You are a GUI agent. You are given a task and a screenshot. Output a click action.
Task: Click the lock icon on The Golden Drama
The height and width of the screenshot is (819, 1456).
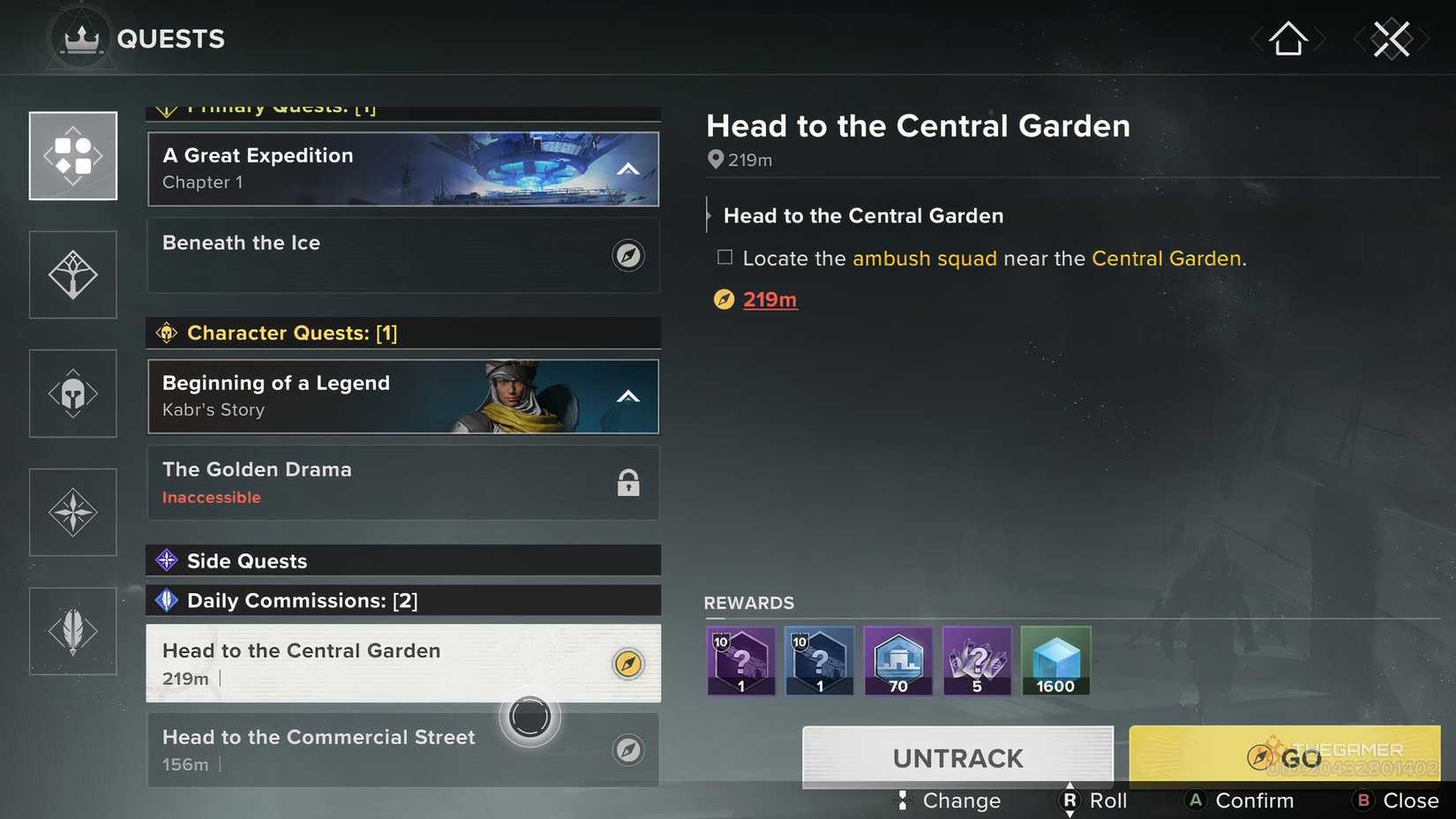point(628,483)
